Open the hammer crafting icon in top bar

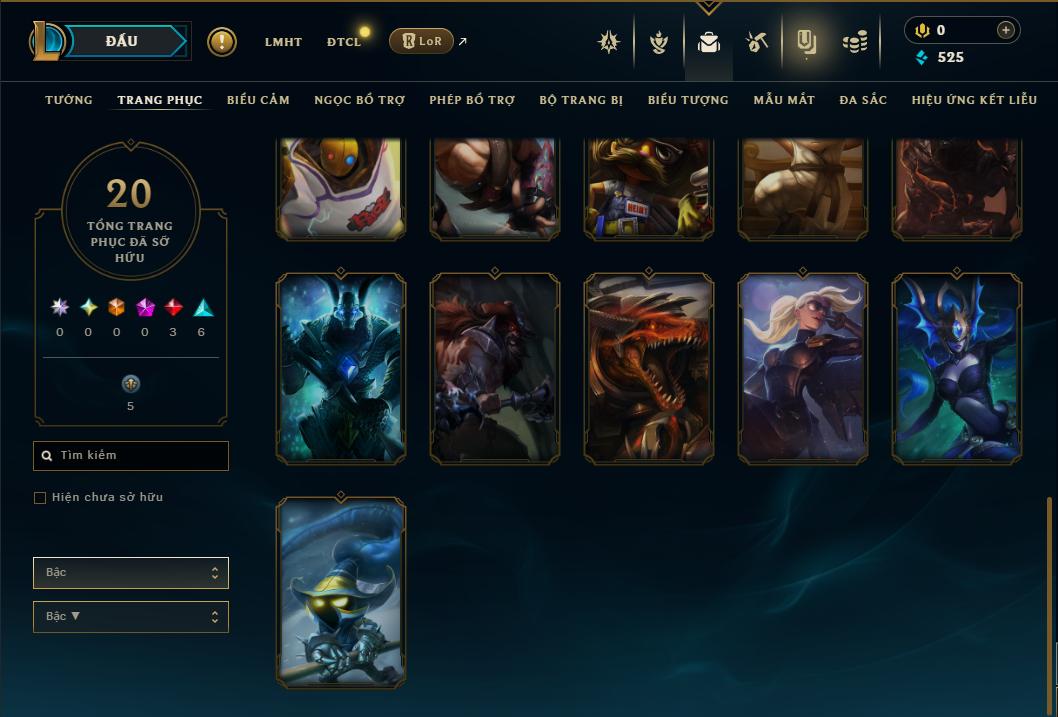[757, 42]
